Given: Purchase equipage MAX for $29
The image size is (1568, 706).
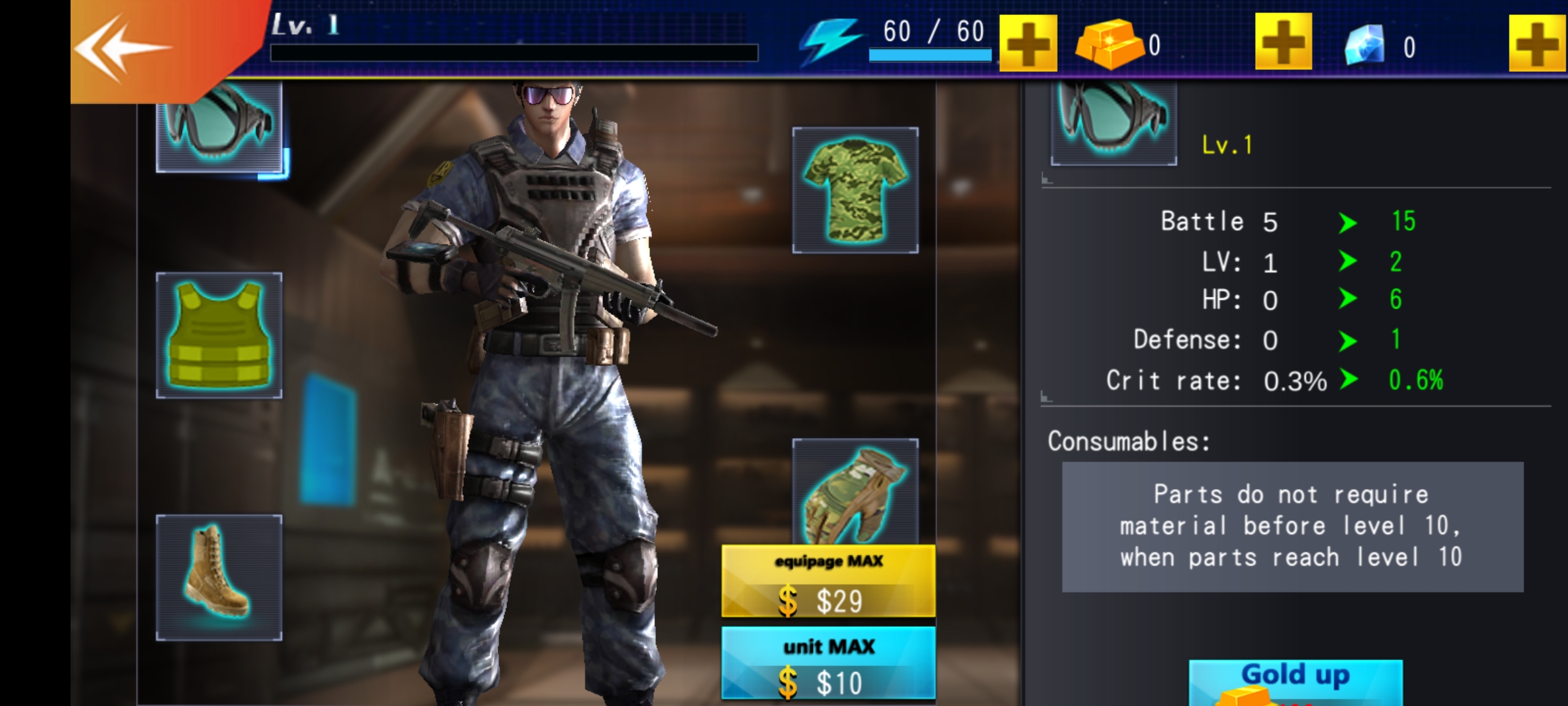Looking at the screenshot, I should click(828, 581).
